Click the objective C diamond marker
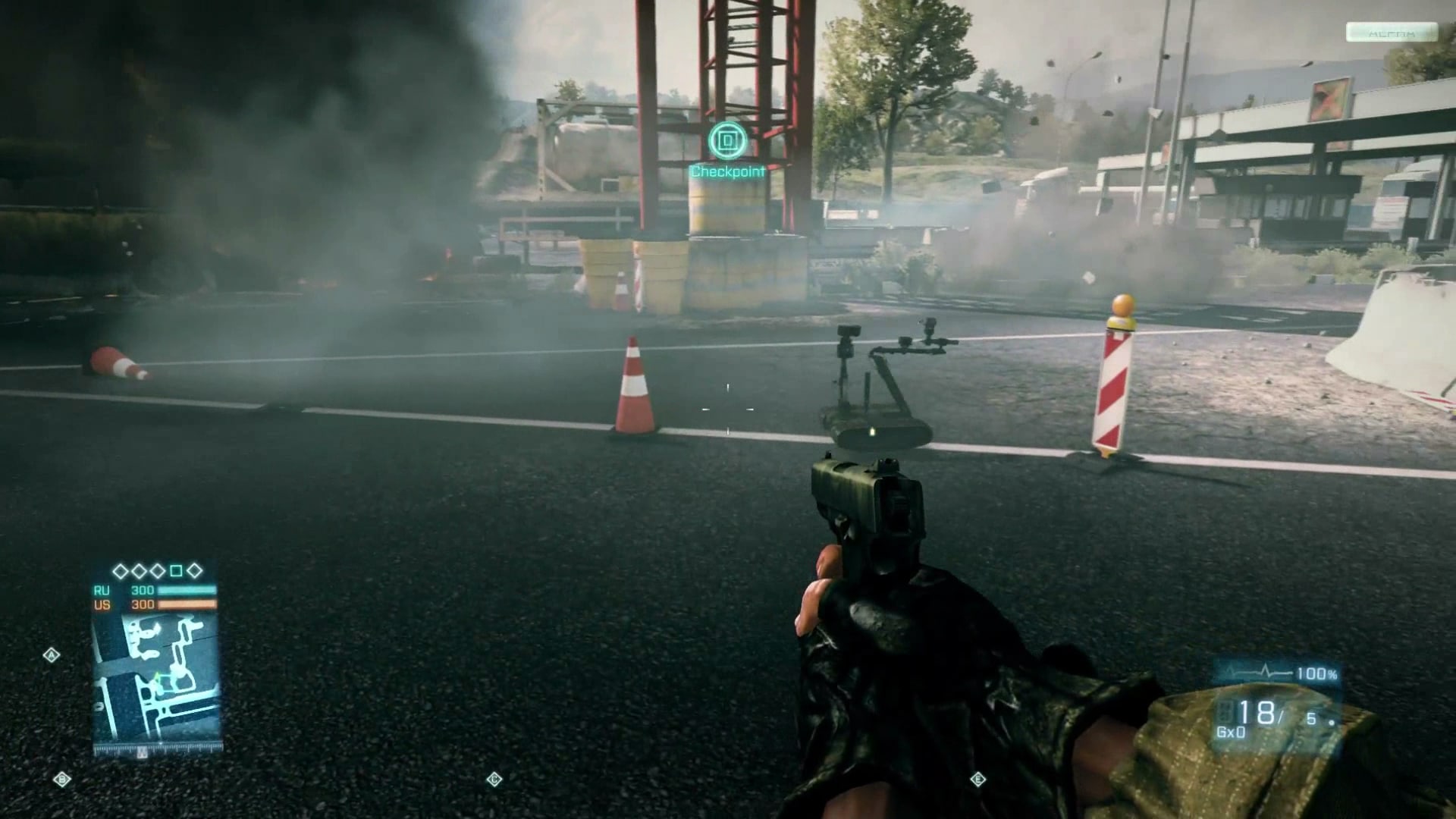The height and width of the screenshot is (819, 1456). [494, 779]
